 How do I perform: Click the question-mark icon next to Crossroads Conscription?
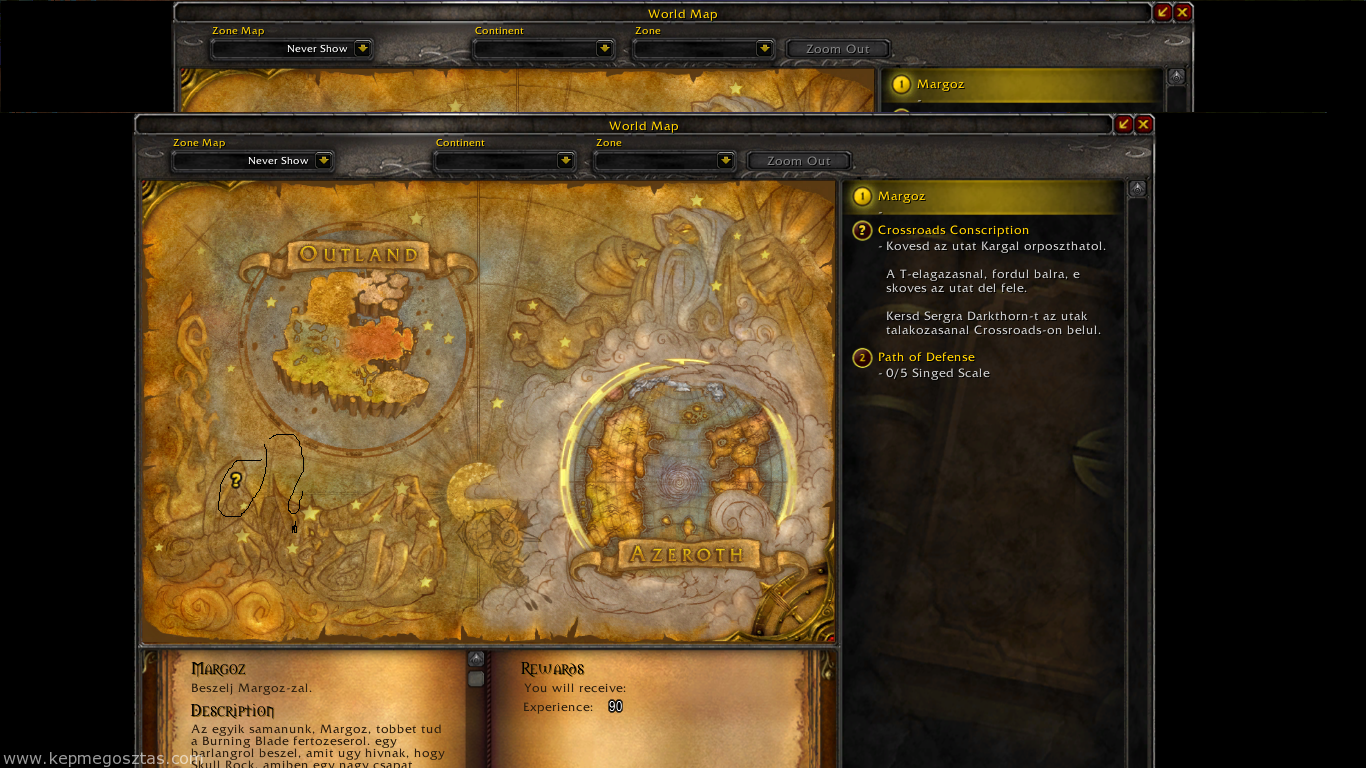(x=861, y=230)
